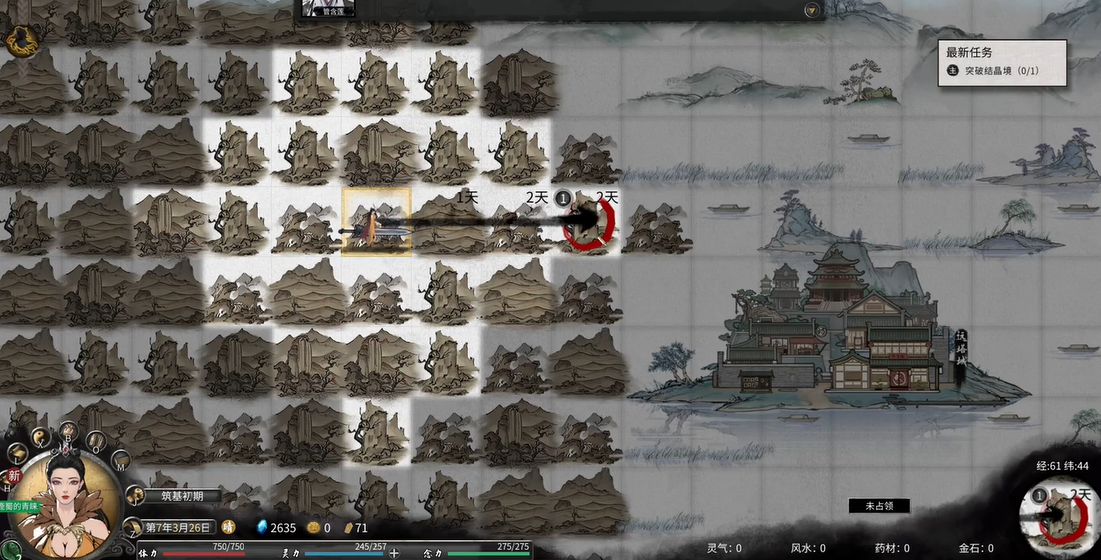This screenshot has width=1101, height=560.
Task: Select the red-circled destination map tile
Action: click(x=587, y=222)
